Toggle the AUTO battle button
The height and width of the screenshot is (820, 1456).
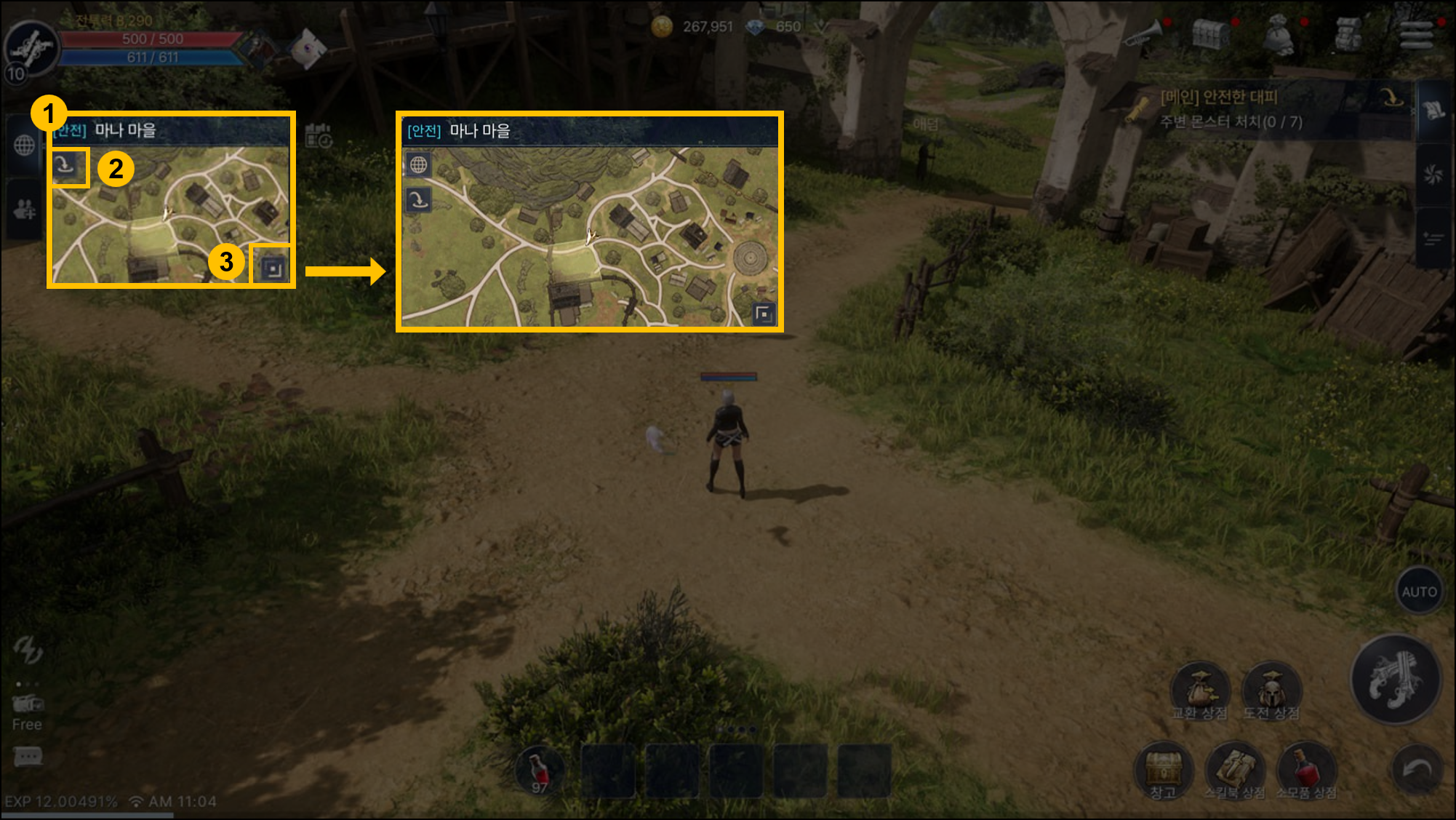point(1419,592)
